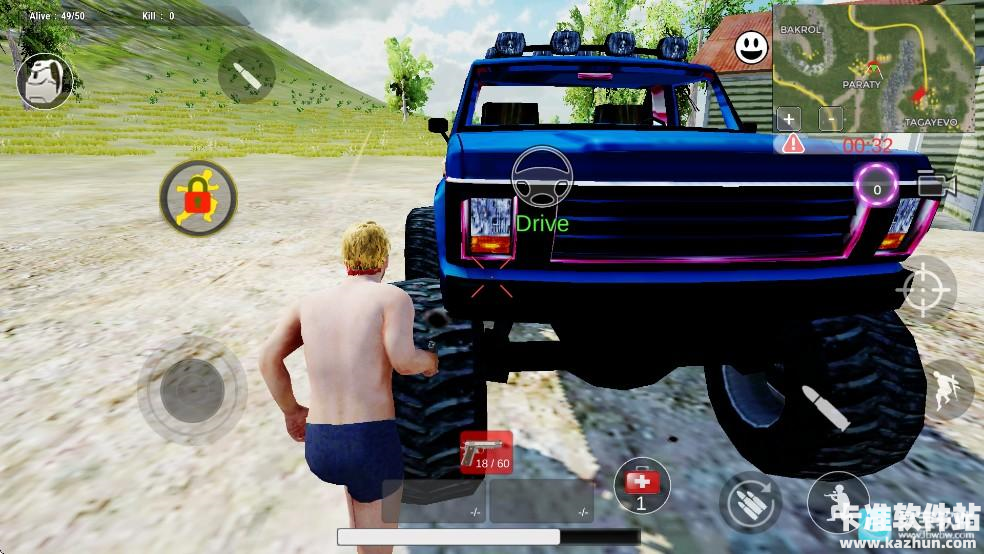This screenshot has width=984, height=554.
Task: Tap the bullet button beside the backpack
Action: 246,75
